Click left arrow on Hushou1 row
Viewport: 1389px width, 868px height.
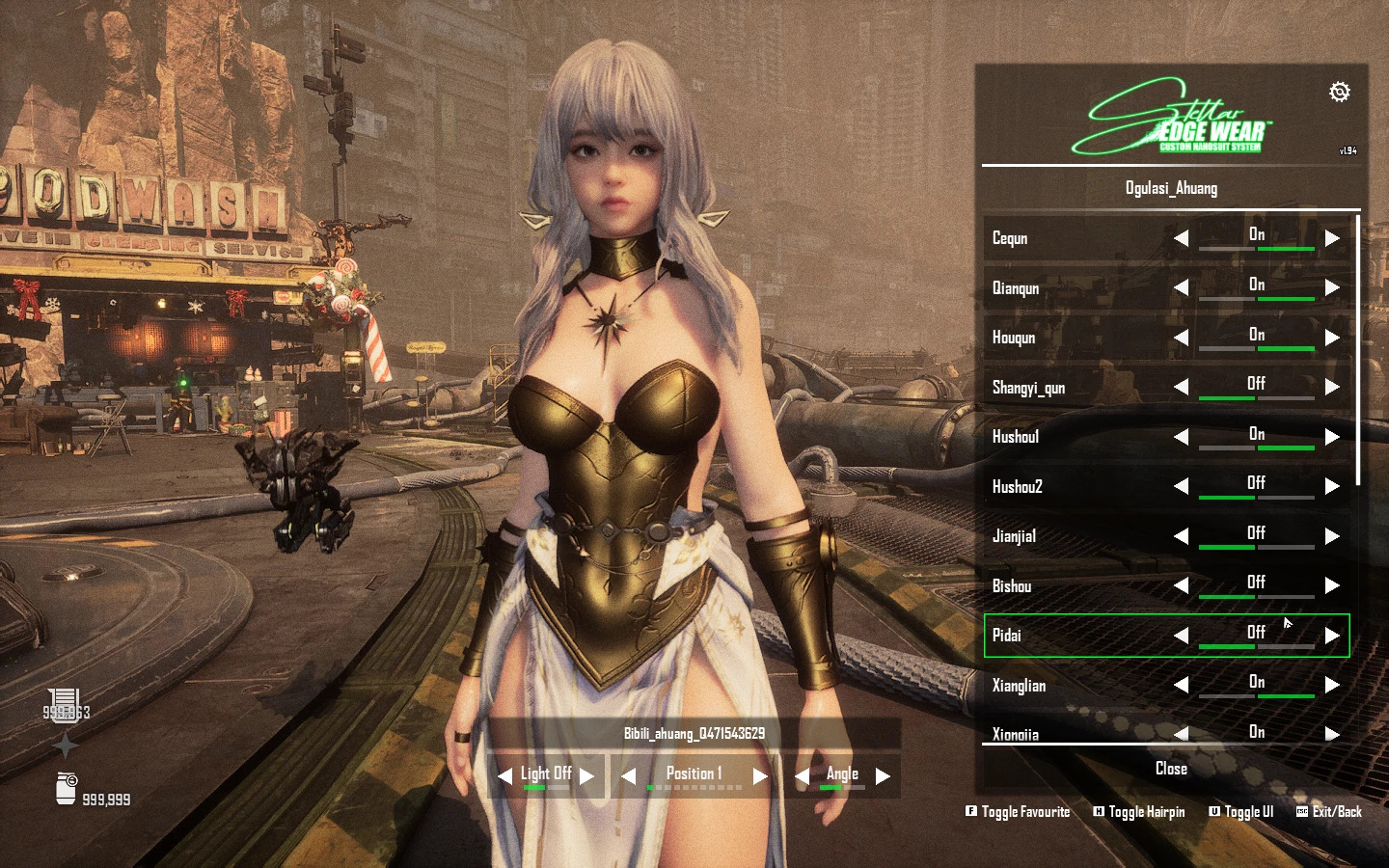(1181, 437)
